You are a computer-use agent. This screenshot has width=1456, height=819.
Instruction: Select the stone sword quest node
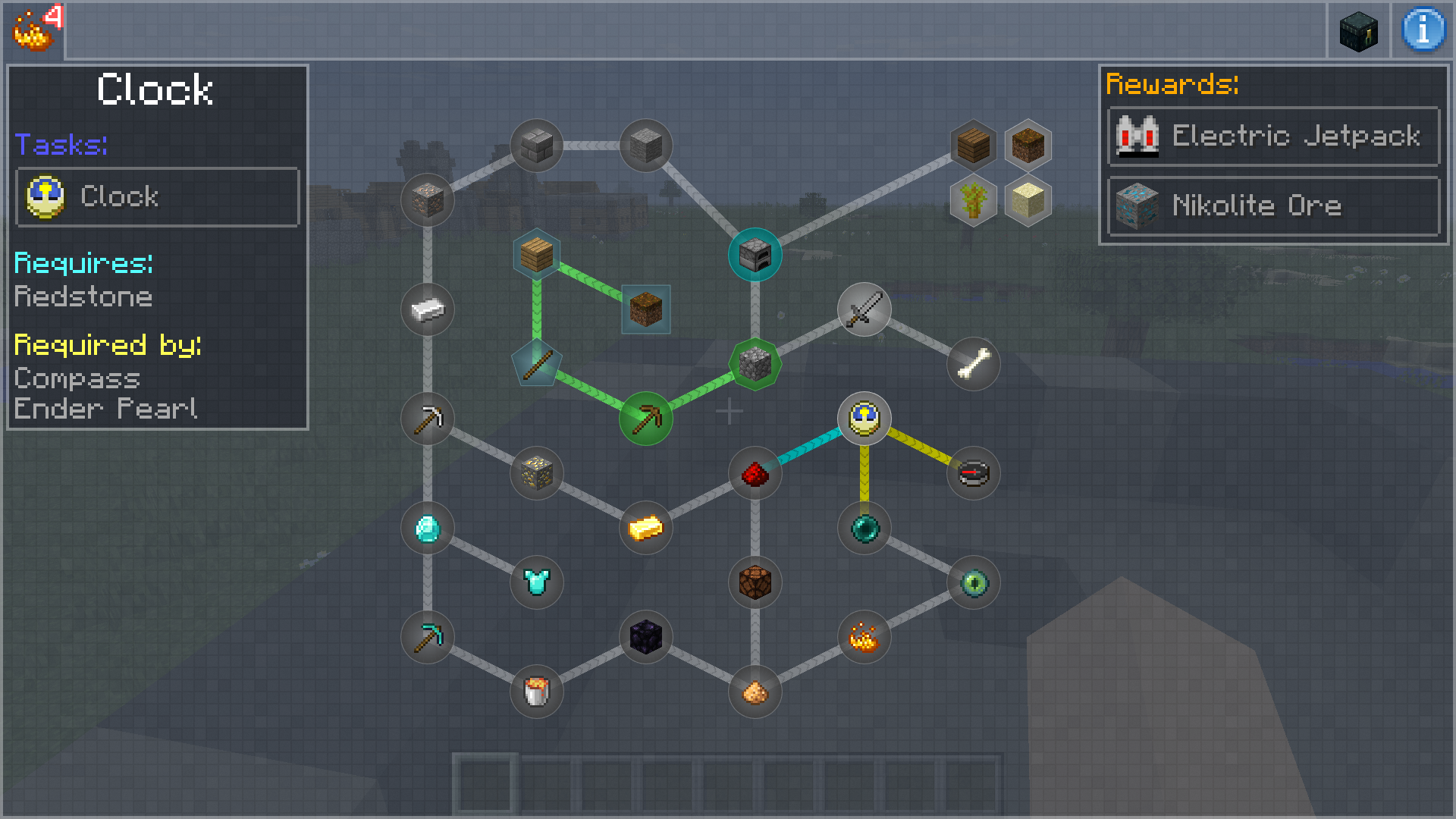point(864,309)
